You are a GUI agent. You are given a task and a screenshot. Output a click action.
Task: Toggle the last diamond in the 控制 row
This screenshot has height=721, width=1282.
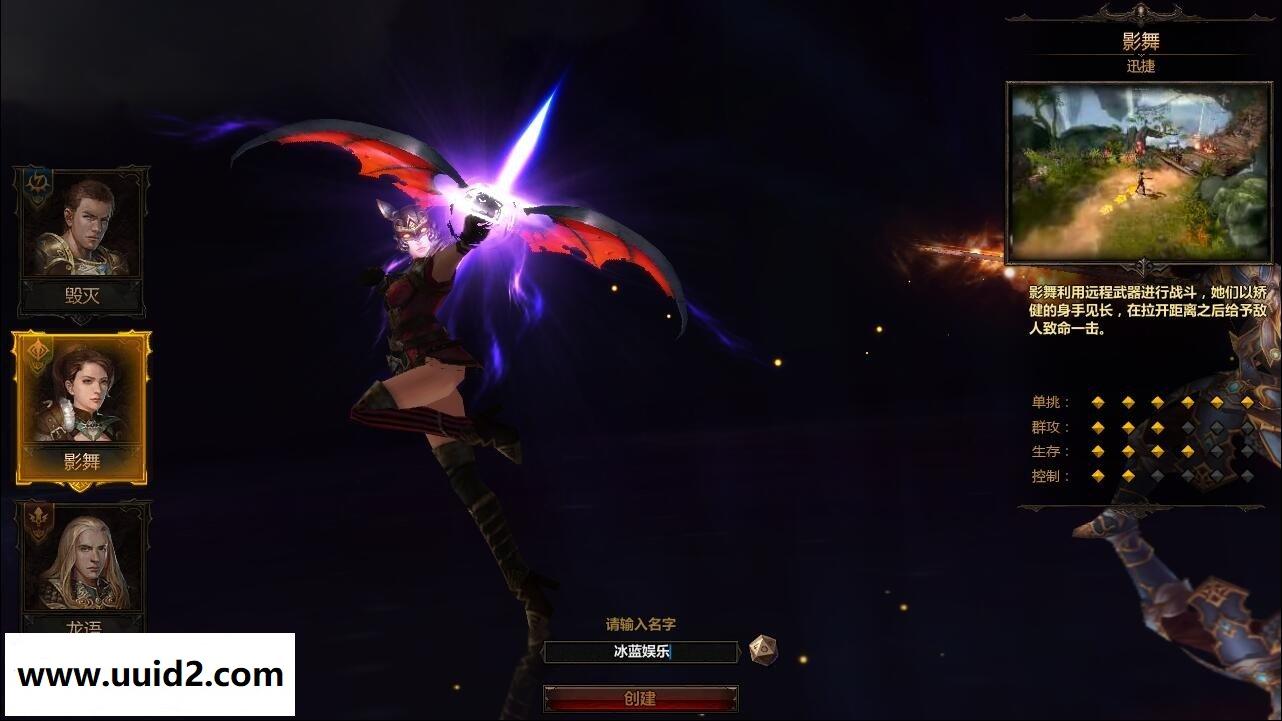(x=1247, y=476)
